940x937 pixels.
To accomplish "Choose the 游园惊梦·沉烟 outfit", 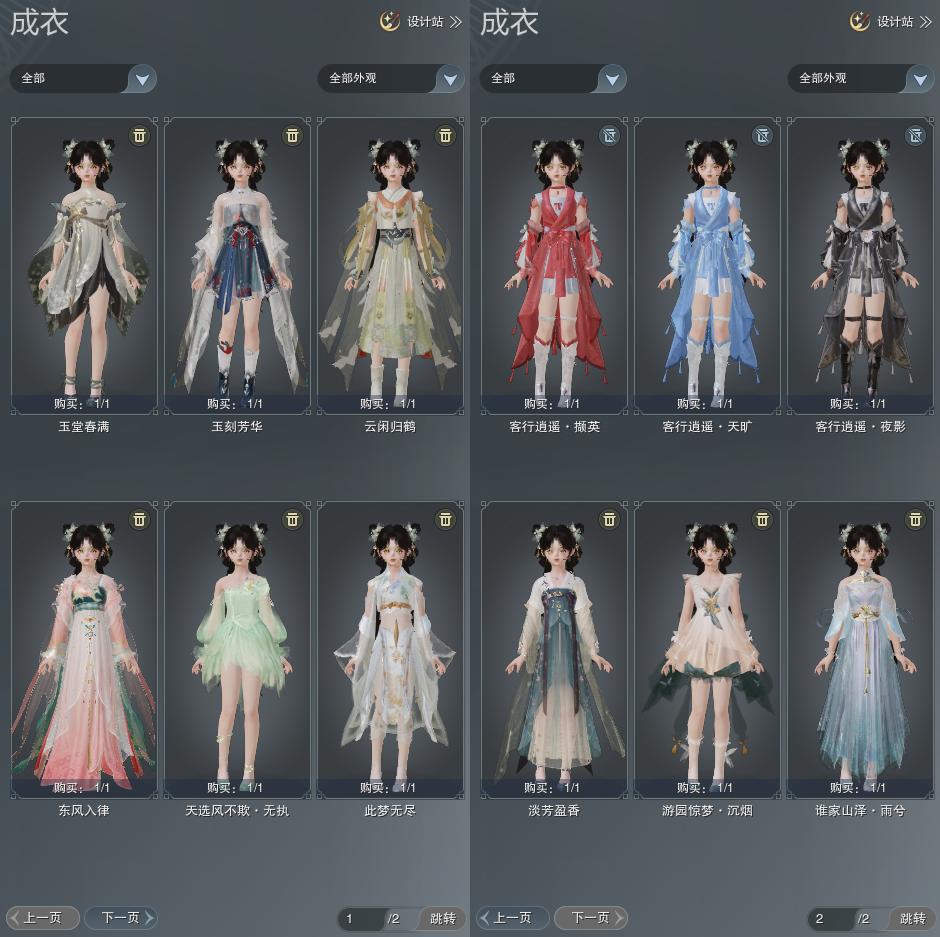I will coord(707,649).
